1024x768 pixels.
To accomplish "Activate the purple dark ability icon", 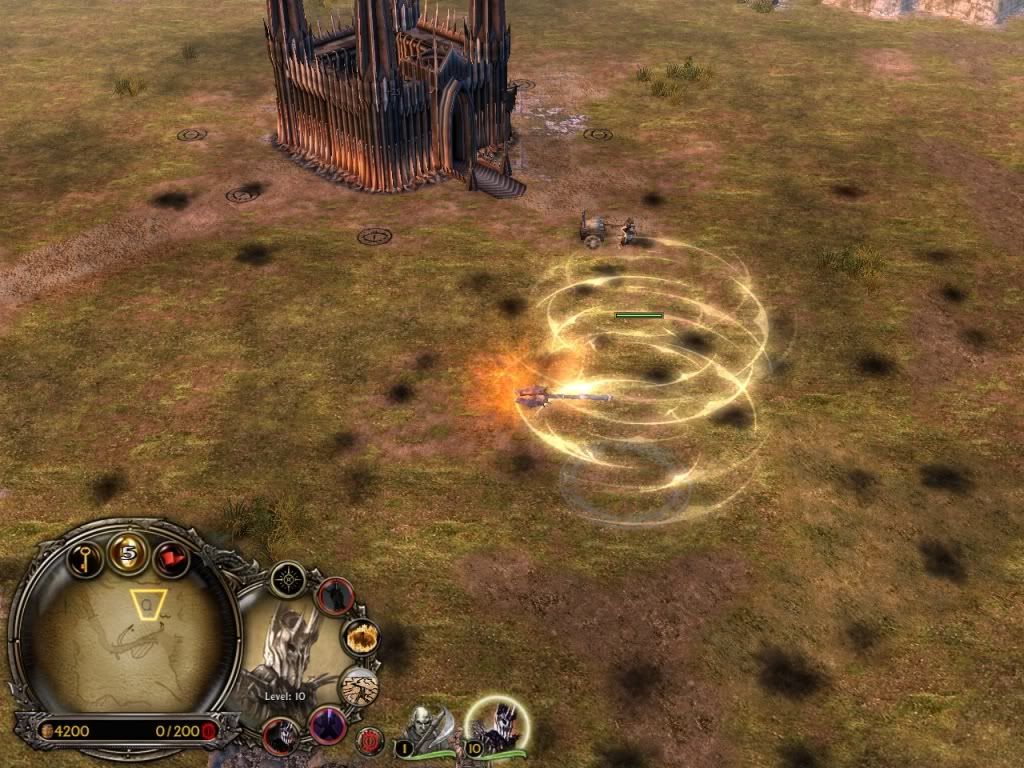I will click(x=327, y=724).
